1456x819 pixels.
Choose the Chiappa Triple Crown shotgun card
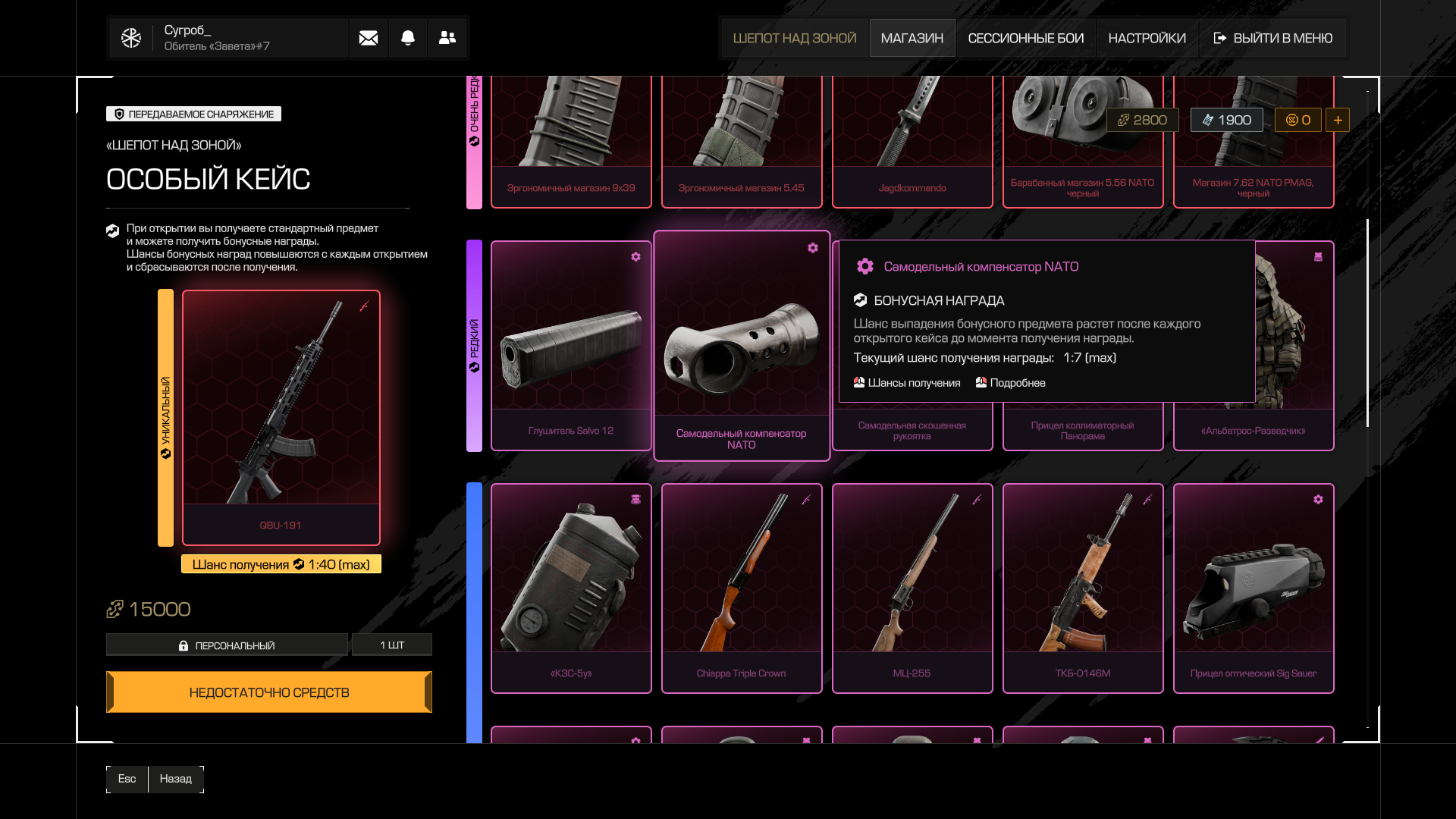(x=741, y=588)
